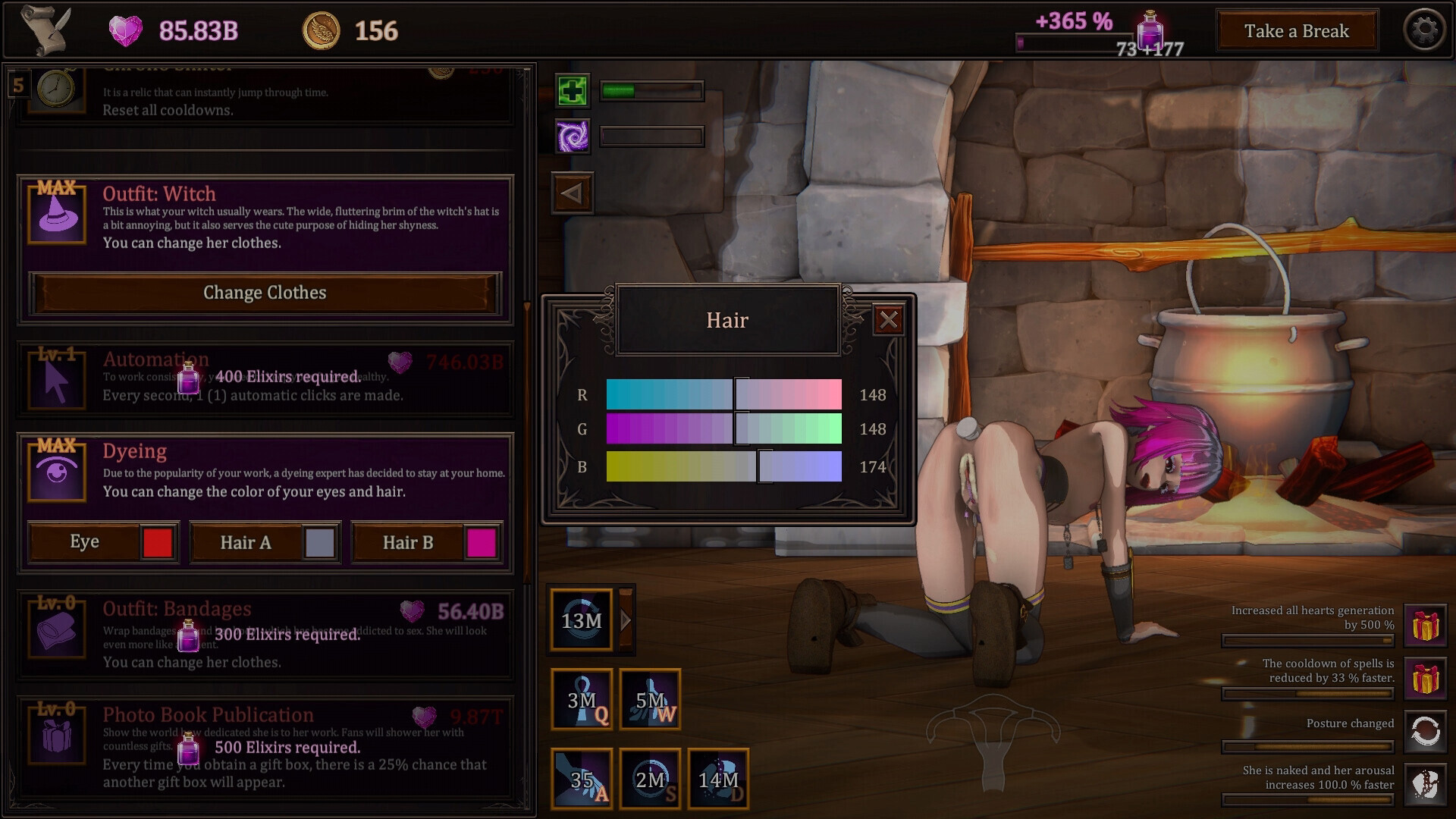Viewport: 1456px width, 819px height.
Task: Activate the green plus heal icon
Action: click(572, 91)
